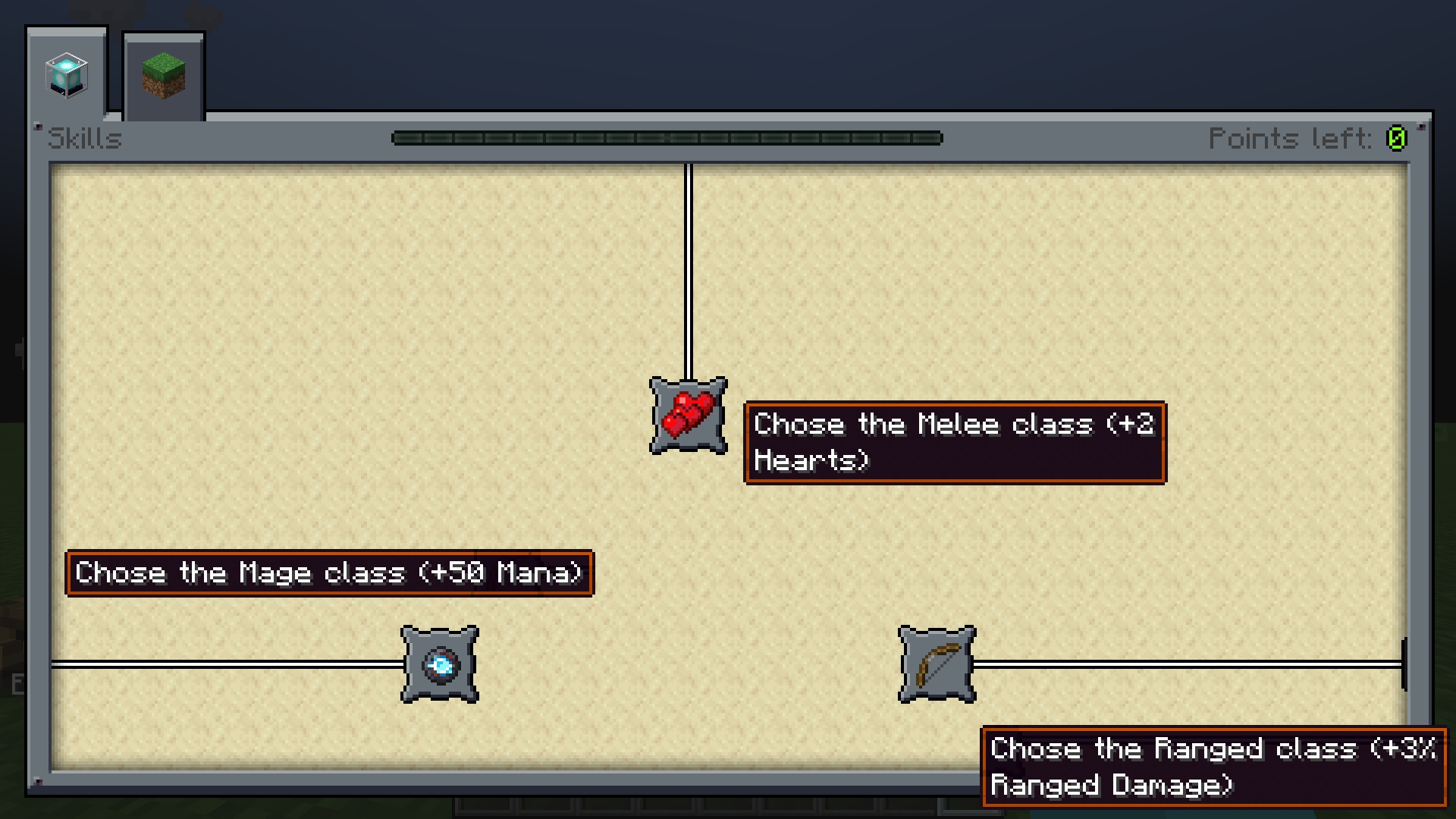Switch to the grass block tab
This screenshot has height=819, width=1456.
pyautogui.click(x=163, y=76)
